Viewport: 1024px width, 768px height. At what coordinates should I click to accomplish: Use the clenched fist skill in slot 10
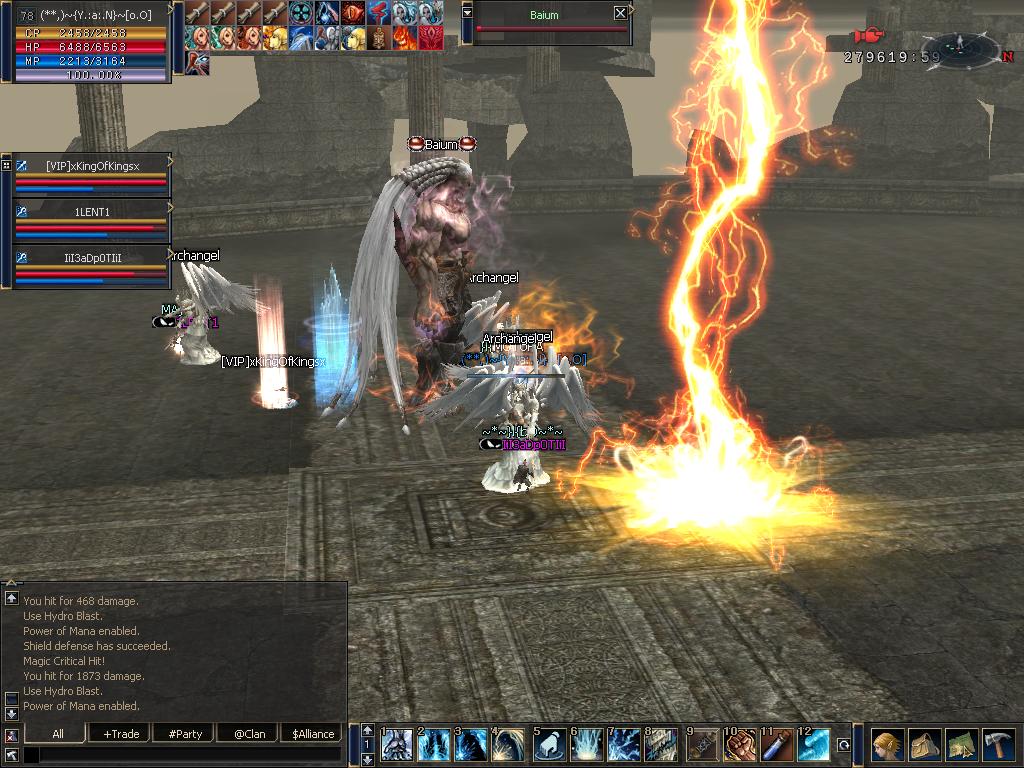coord(739,745)
